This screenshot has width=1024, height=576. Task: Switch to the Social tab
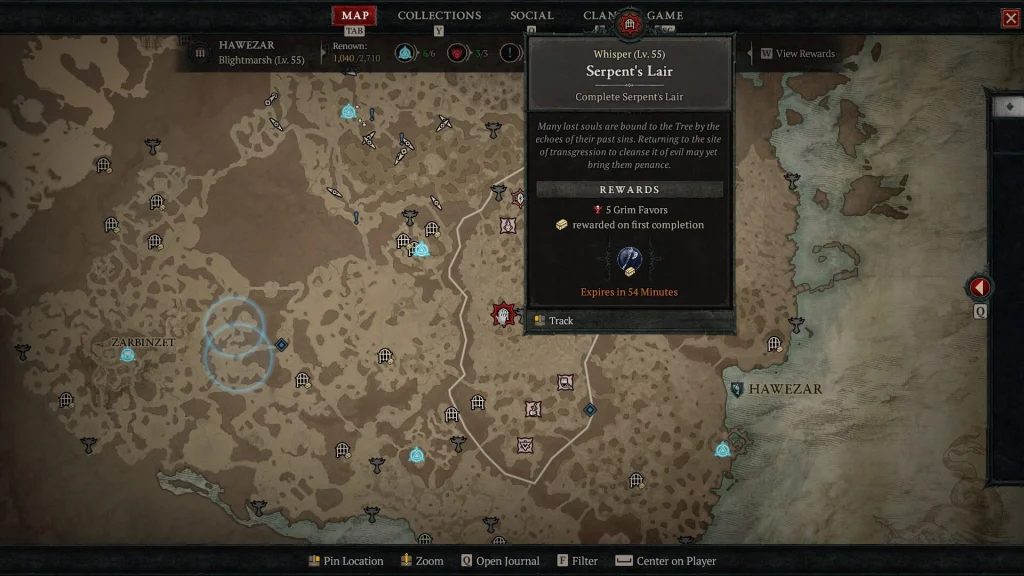click(x=531, y=15)
